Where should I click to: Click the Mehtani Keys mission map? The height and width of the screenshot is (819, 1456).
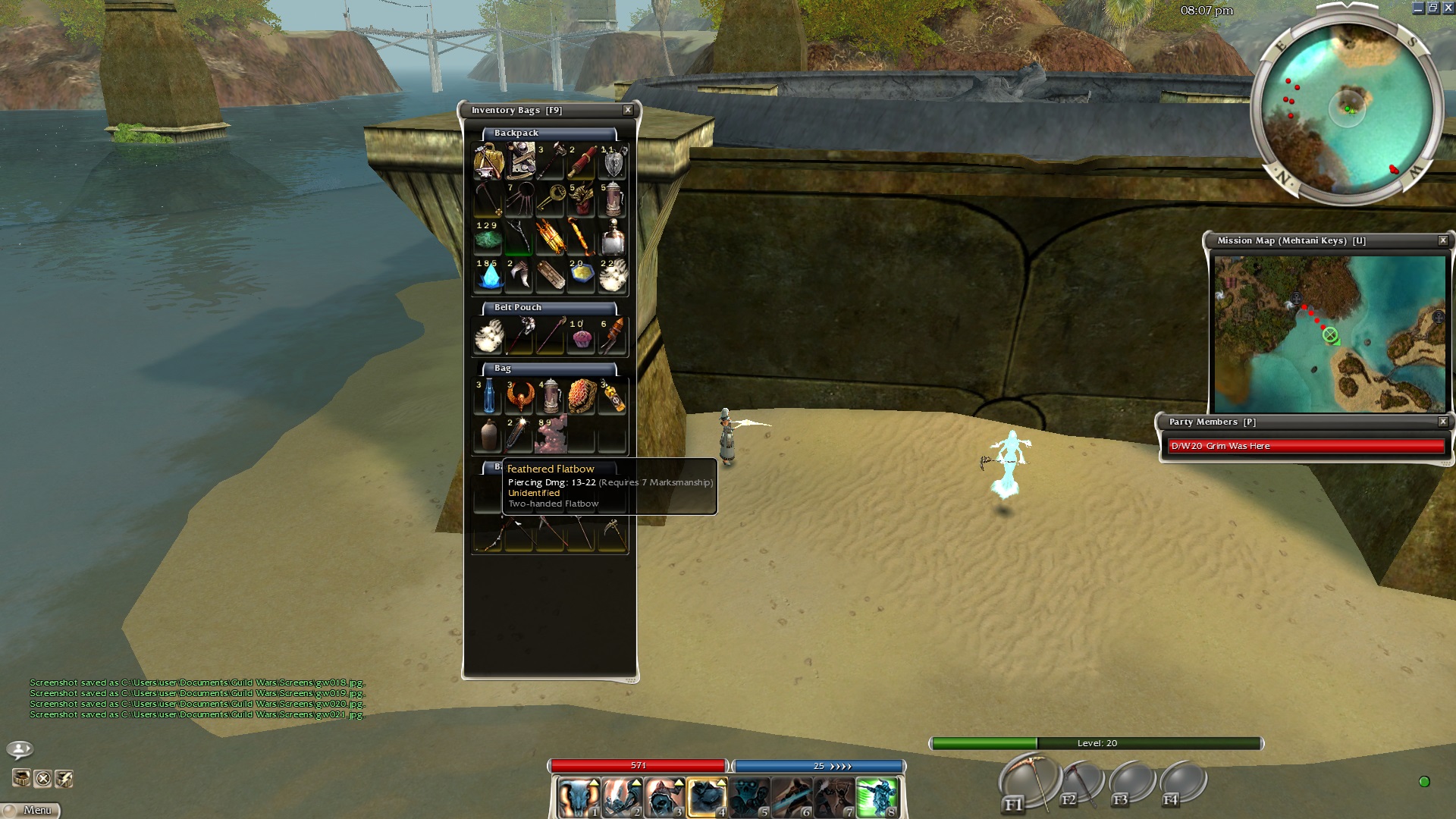1329,334
